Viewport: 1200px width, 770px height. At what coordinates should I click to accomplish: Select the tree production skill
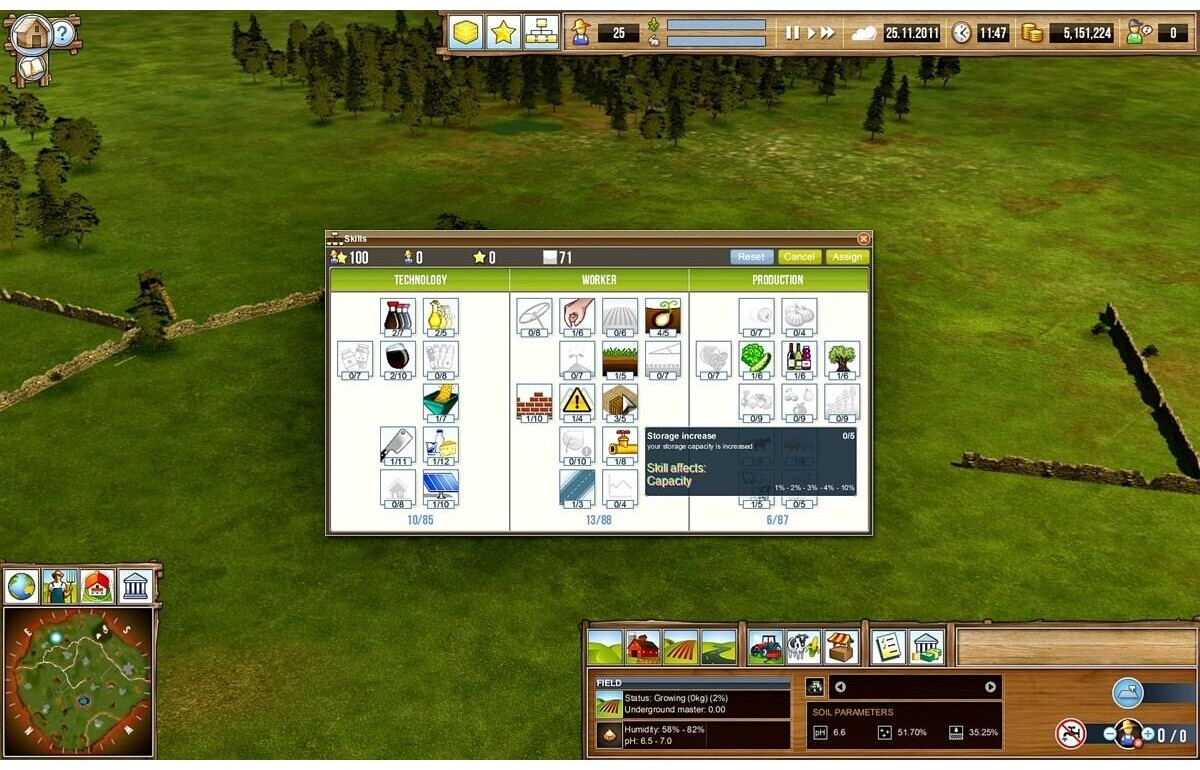point(842,358)
